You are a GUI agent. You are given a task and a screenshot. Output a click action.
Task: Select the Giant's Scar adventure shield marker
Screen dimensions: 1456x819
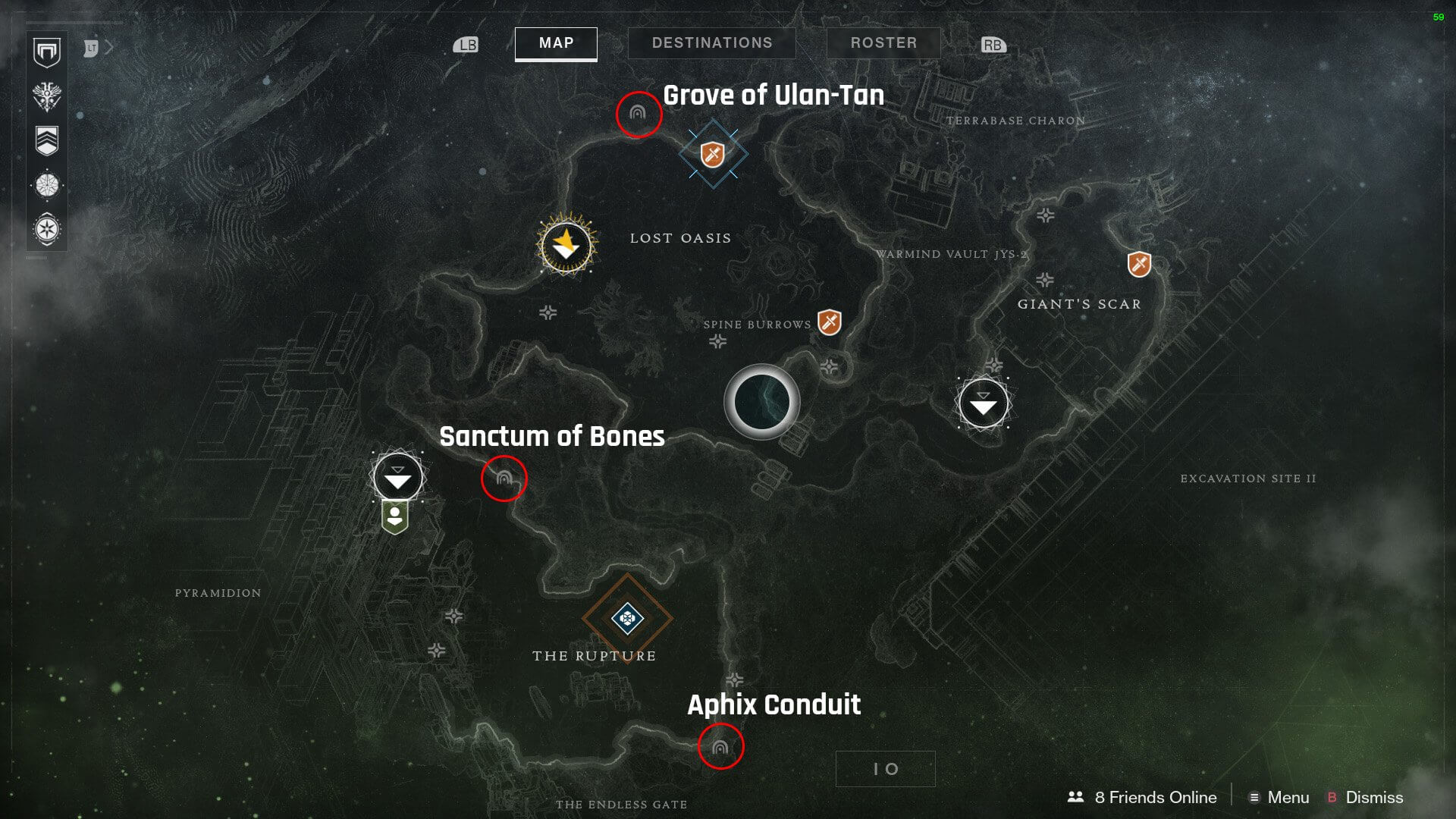(x=1139, y=264)
